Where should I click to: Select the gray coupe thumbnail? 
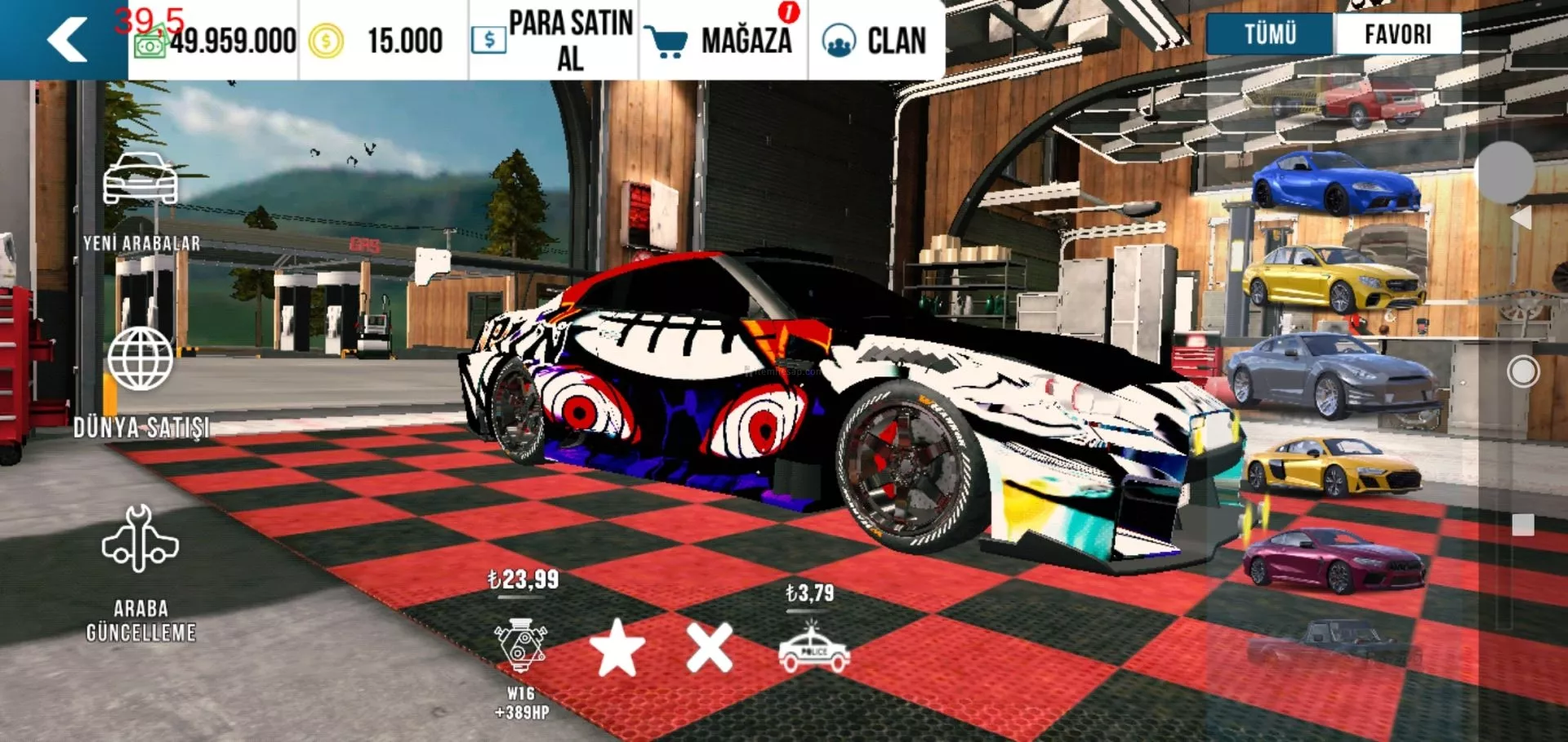pos(1331,375)
